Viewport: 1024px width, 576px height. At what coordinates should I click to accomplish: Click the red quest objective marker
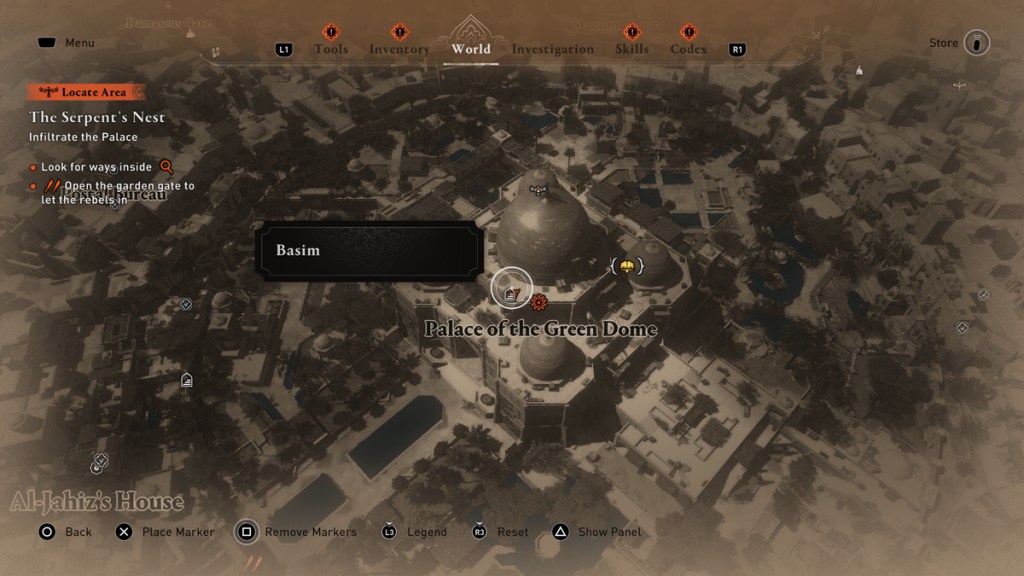coord(539,302)
